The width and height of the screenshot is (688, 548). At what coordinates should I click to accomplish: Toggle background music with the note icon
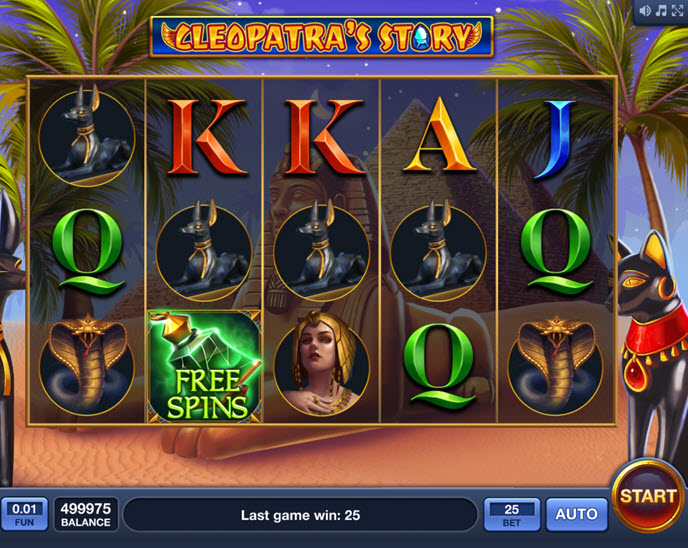coord(660,11)
